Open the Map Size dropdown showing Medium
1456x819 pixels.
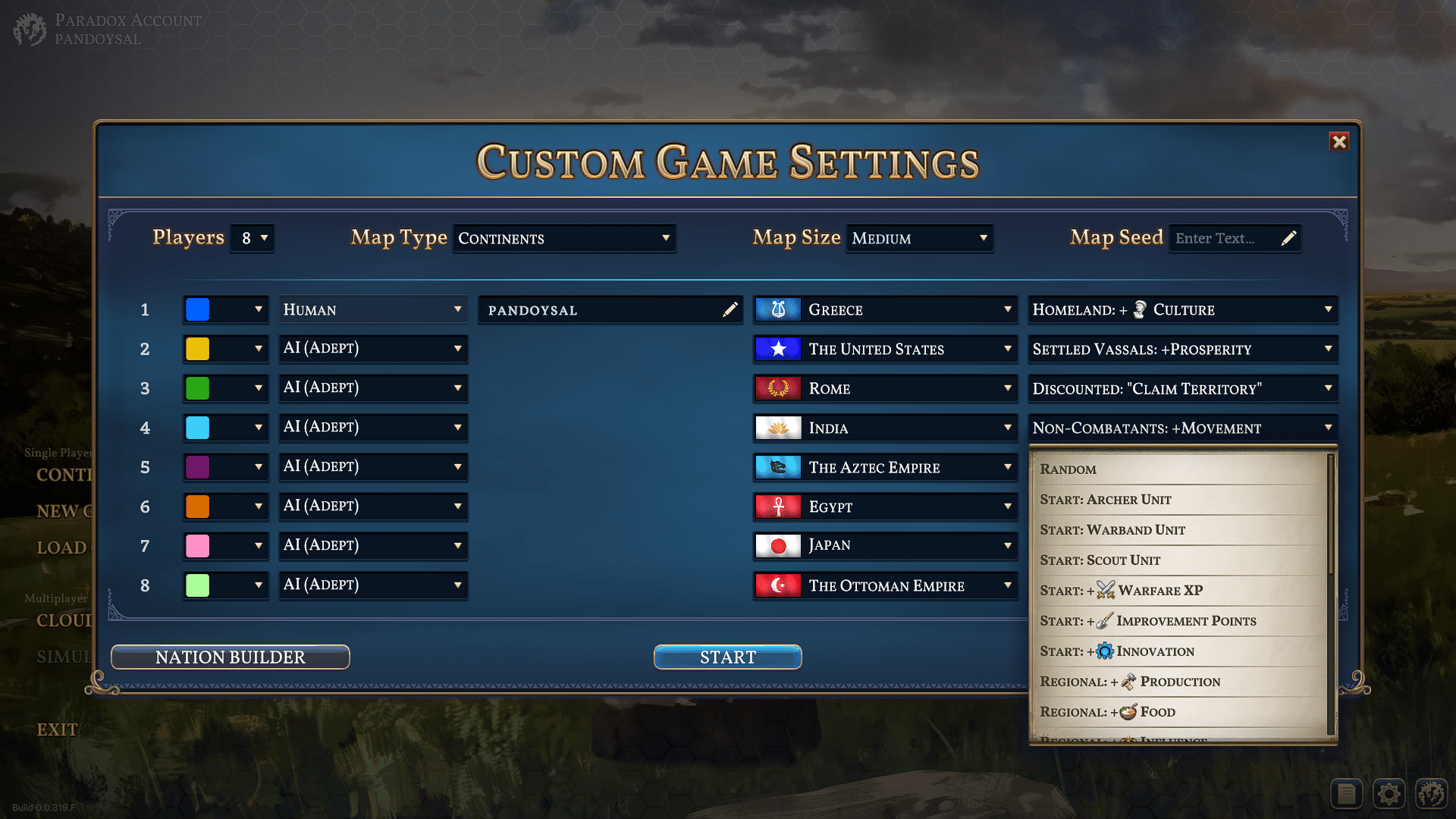tap(919, 238)
